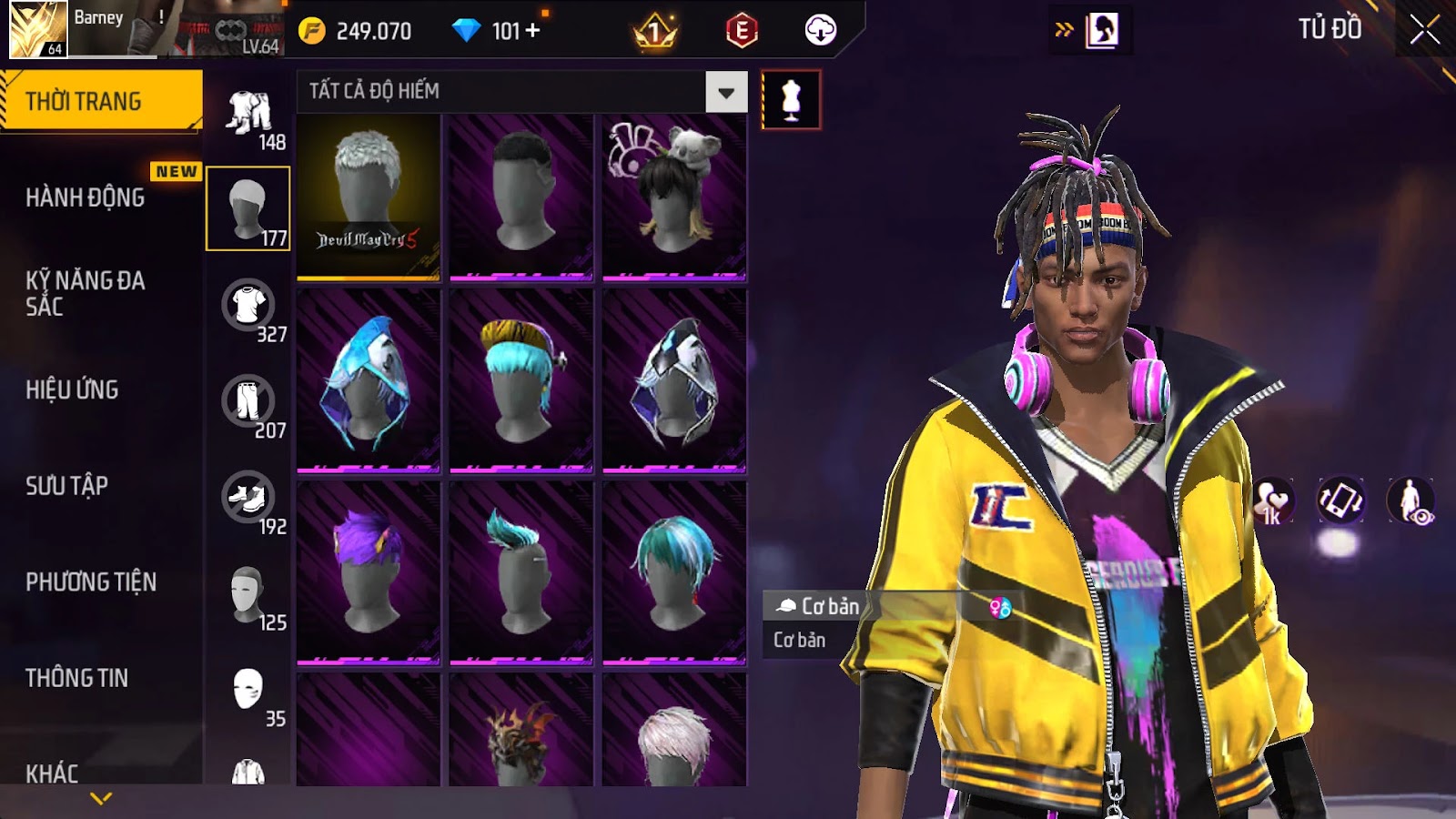
Task: Select the Devil May Cry 5 hair
Action: pos(369,197)
